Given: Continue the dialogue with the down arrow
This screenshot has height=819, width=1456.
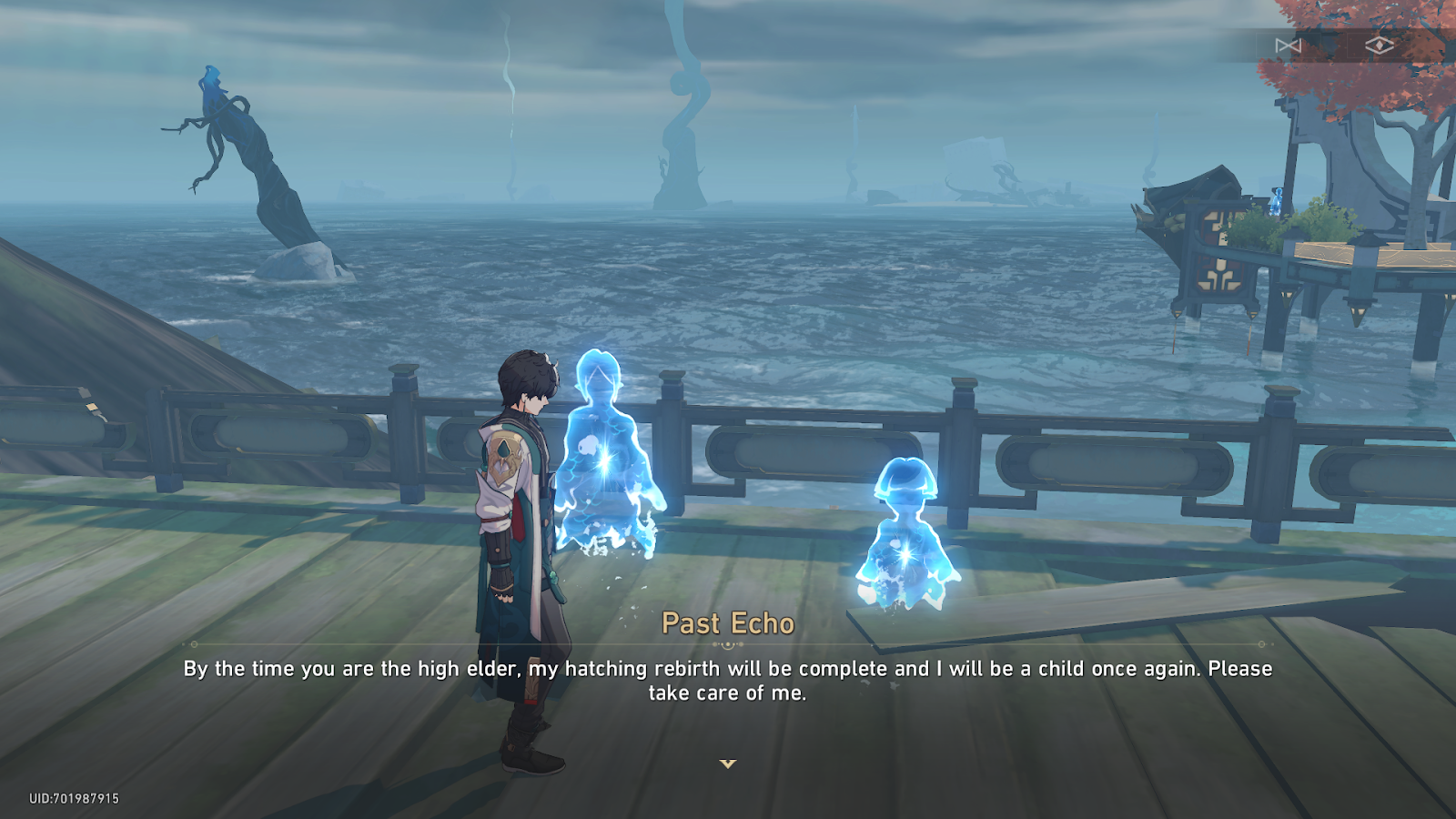Looking at the screenshot, I should tap(728, 764).
